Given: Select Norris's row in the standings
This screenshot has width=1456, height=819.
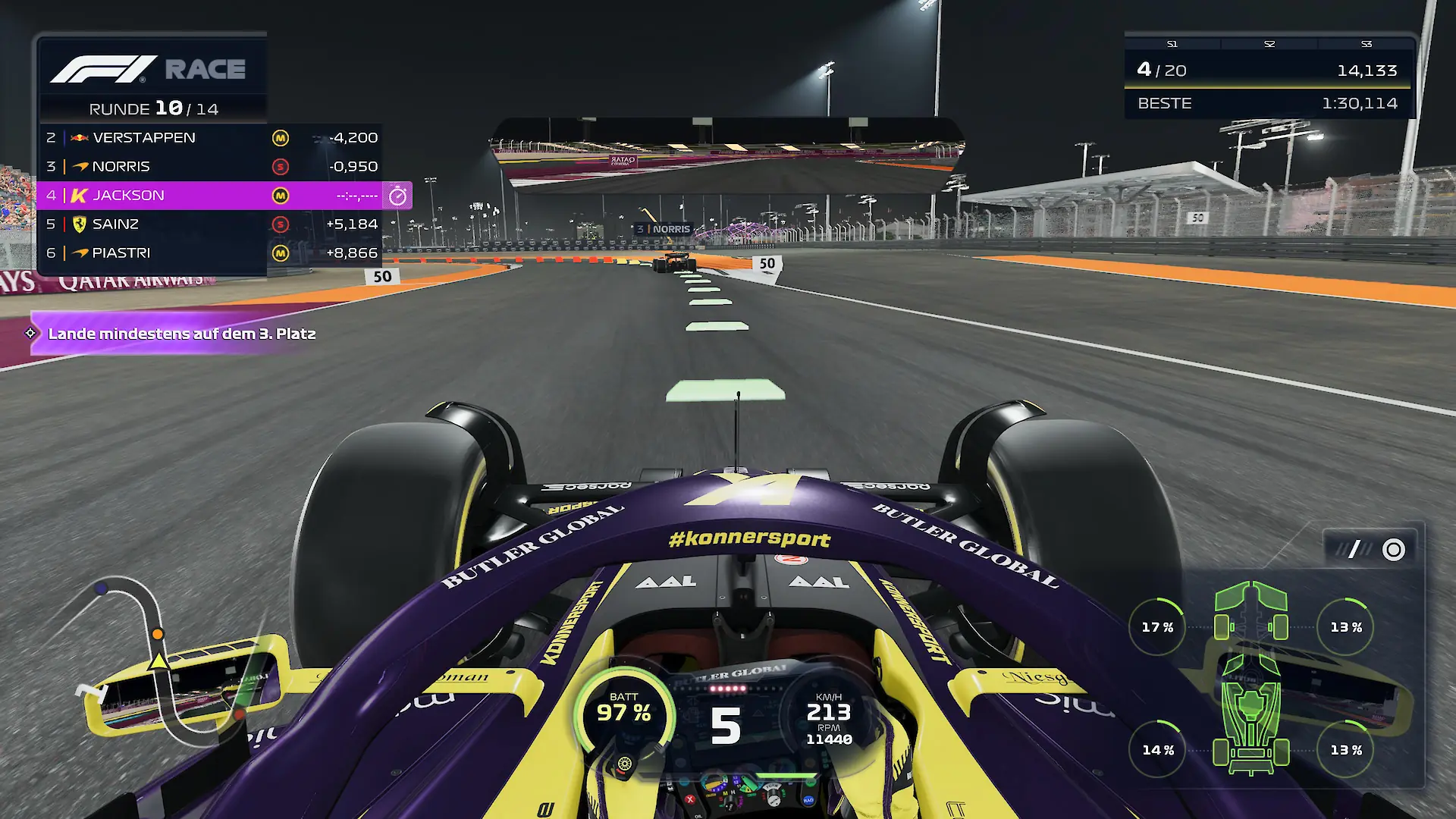Looking at the screenshot, I should [209, 166].
